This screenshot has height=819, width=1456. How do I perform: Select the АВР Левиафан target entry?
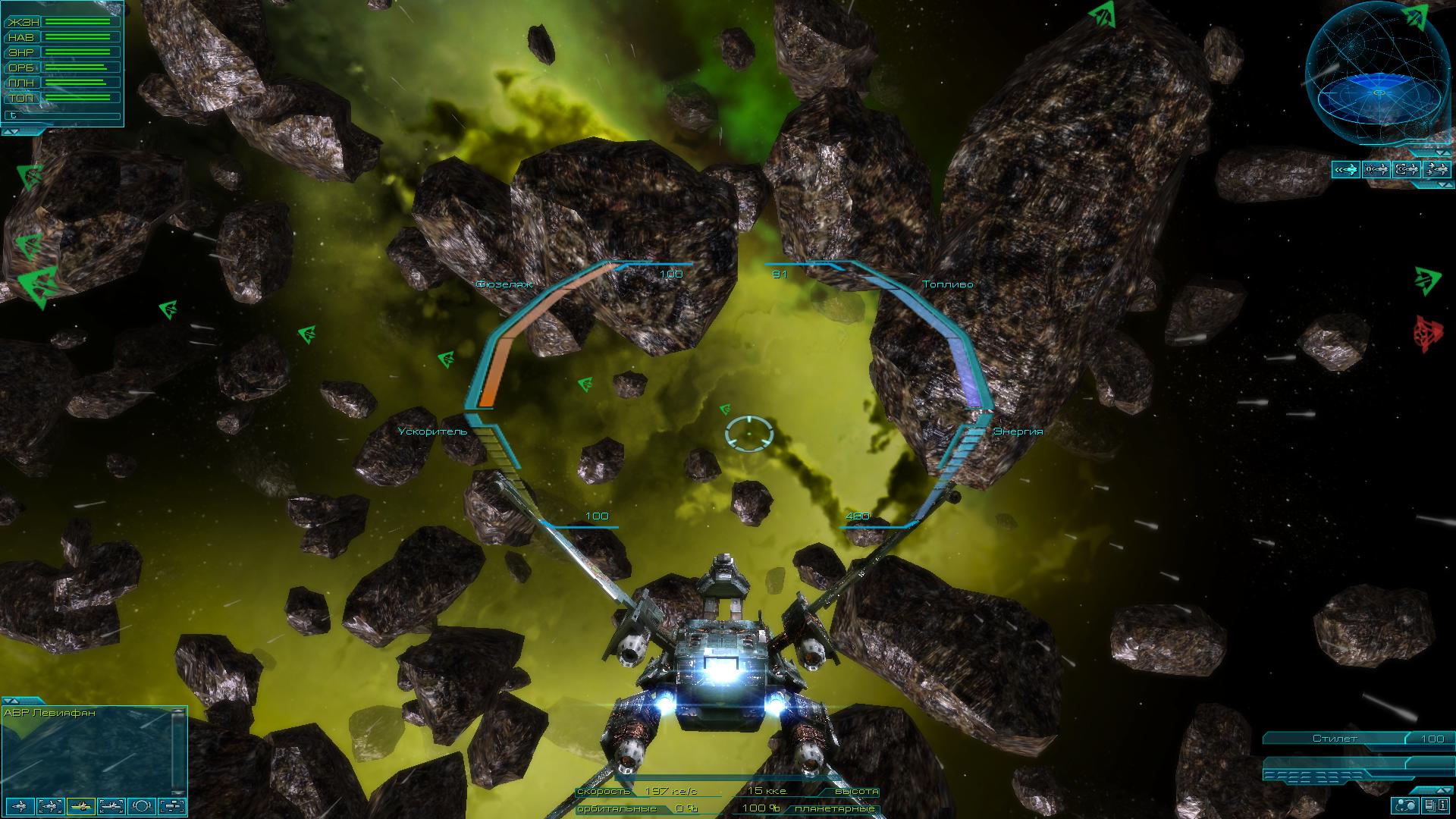coord(50,713)
